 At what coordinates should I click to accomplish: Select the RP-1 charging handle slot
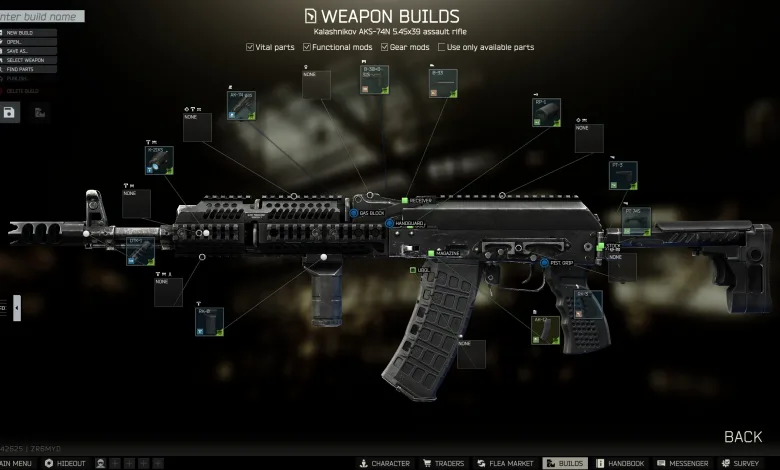[546, 113]
